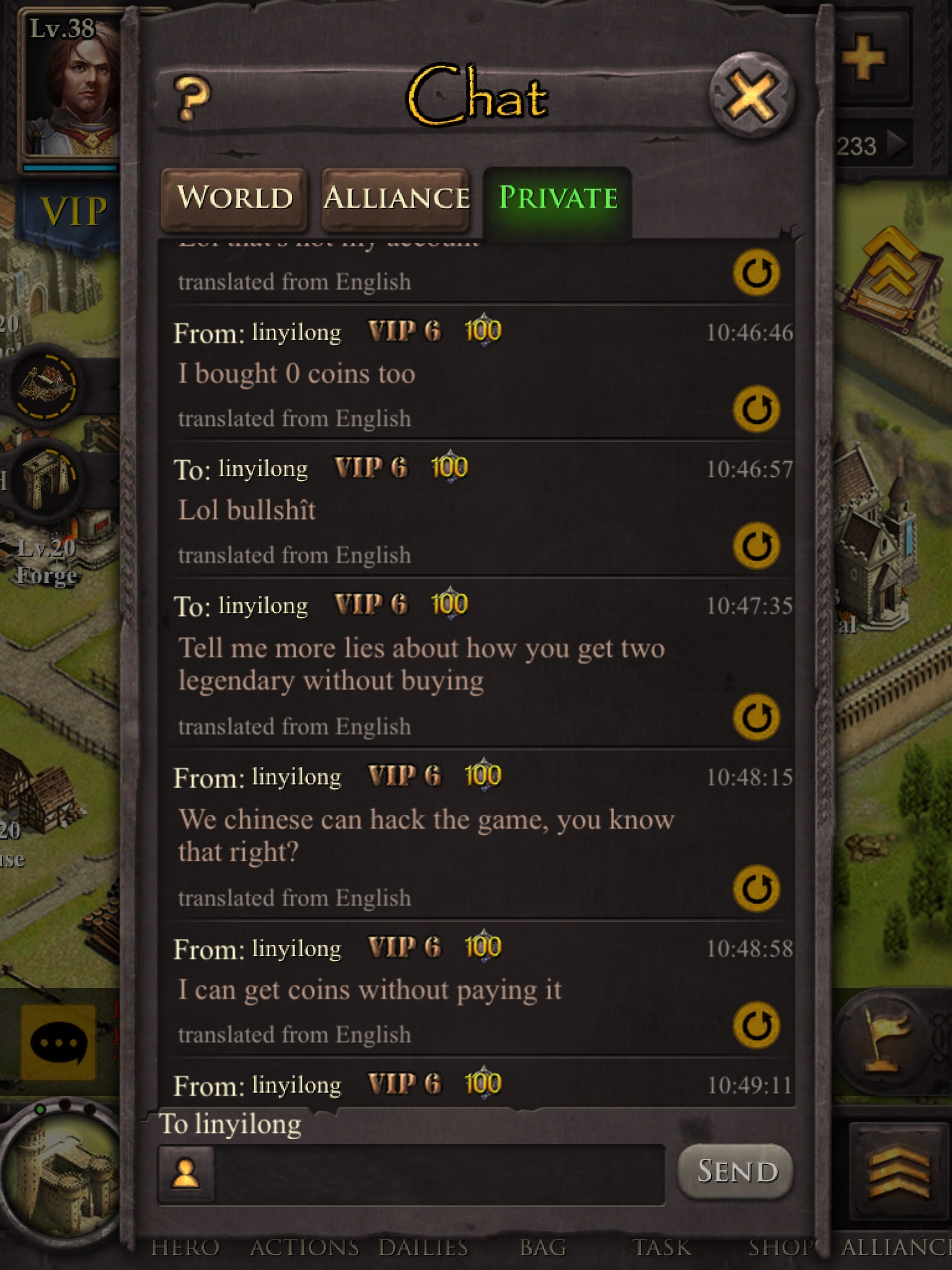The image size is (952, 1270).
Task: Switch to the World chat tab
Action: (234, 198)
